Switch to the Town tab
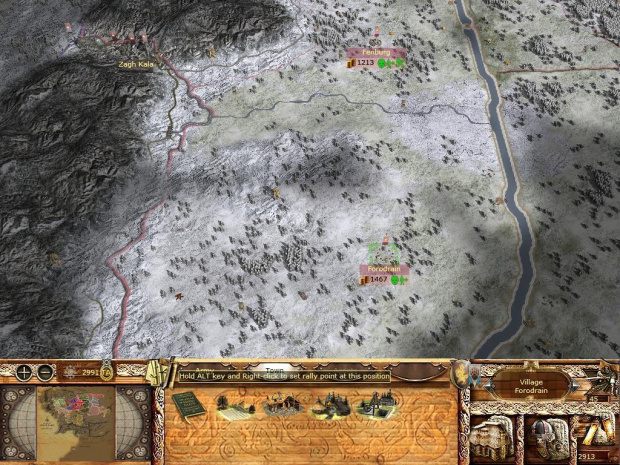This screenshot has width=620, height=465. point(267,368)
